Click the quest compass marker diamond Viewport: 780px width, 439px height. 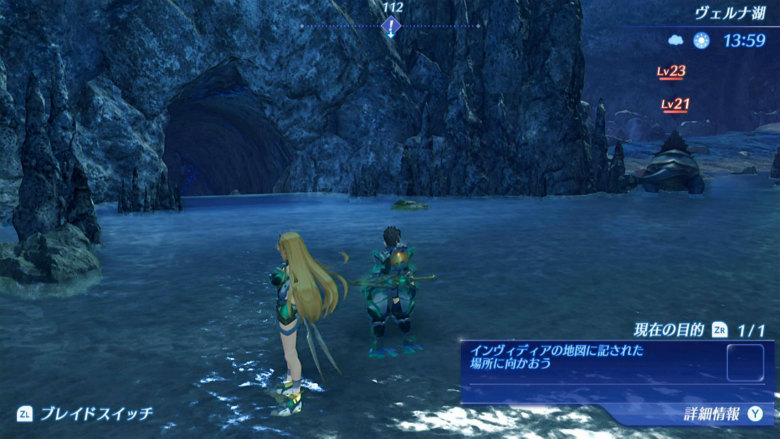(x=391, y=26)
